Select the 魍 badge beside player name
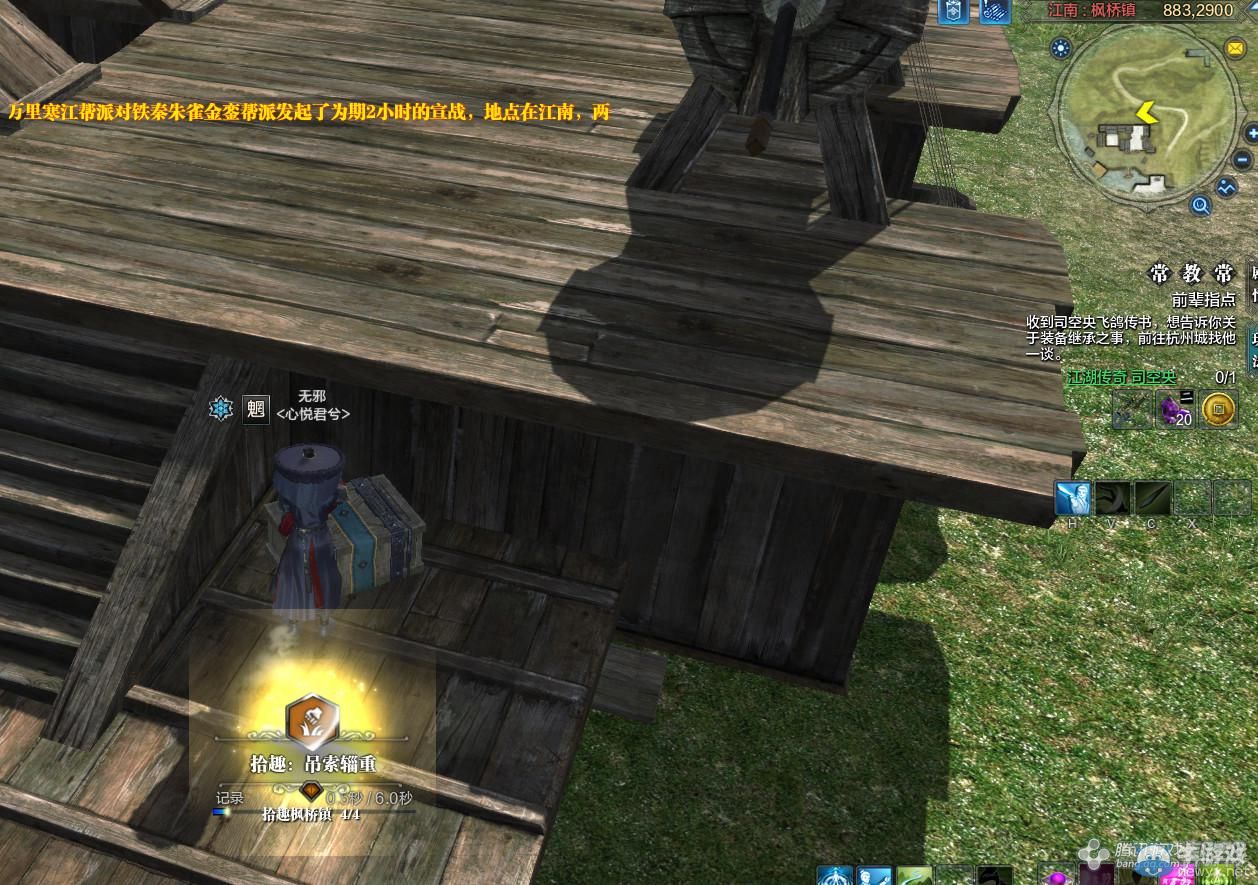 (x=256, y=409)
